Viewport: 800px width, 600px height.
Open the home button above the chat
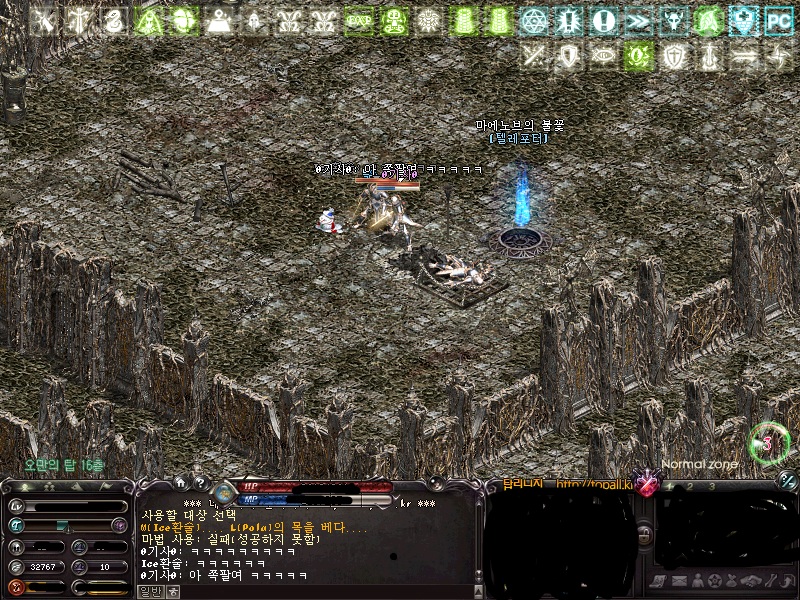click(x=180, y=482)
